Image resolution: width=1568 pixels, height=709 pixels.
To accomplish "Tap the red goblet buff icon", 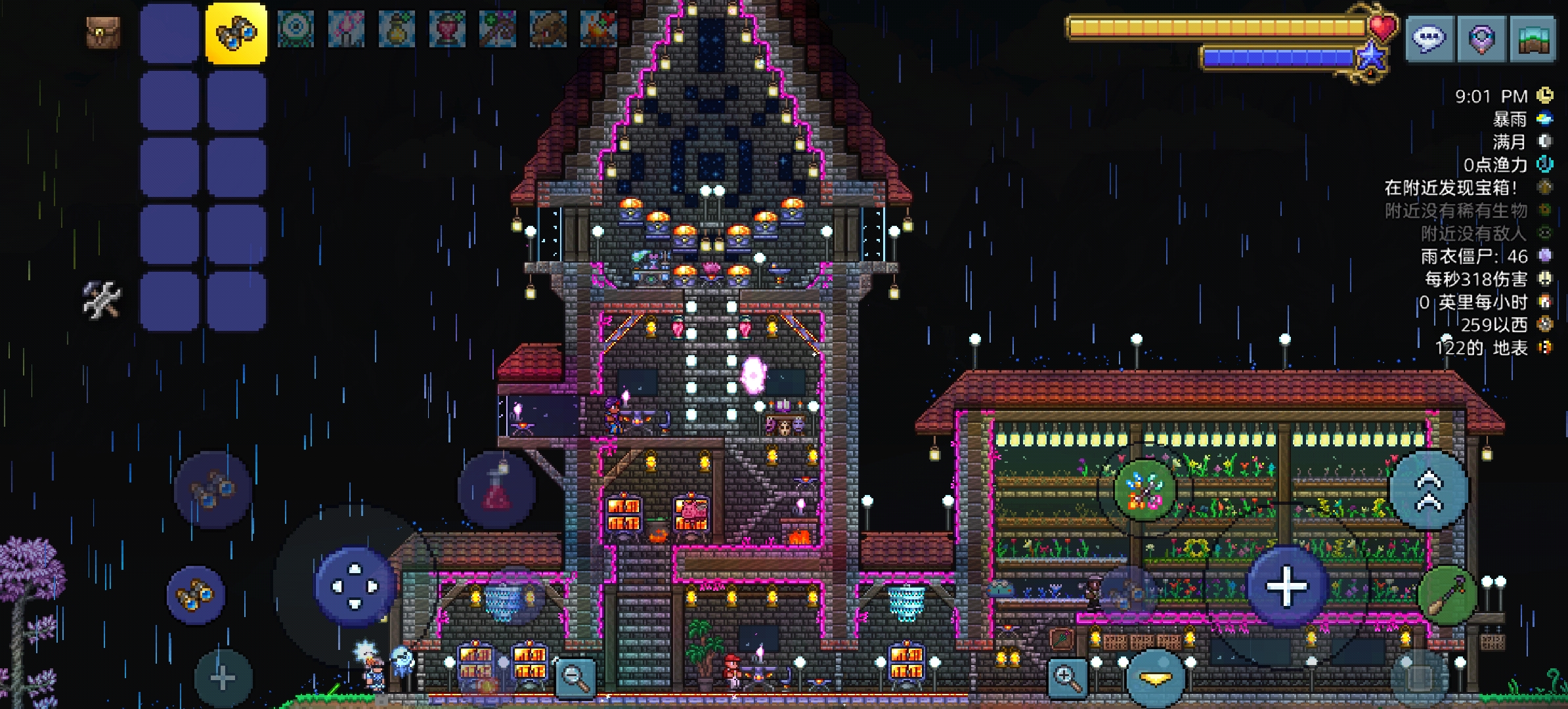I will [x=447, y=30].
